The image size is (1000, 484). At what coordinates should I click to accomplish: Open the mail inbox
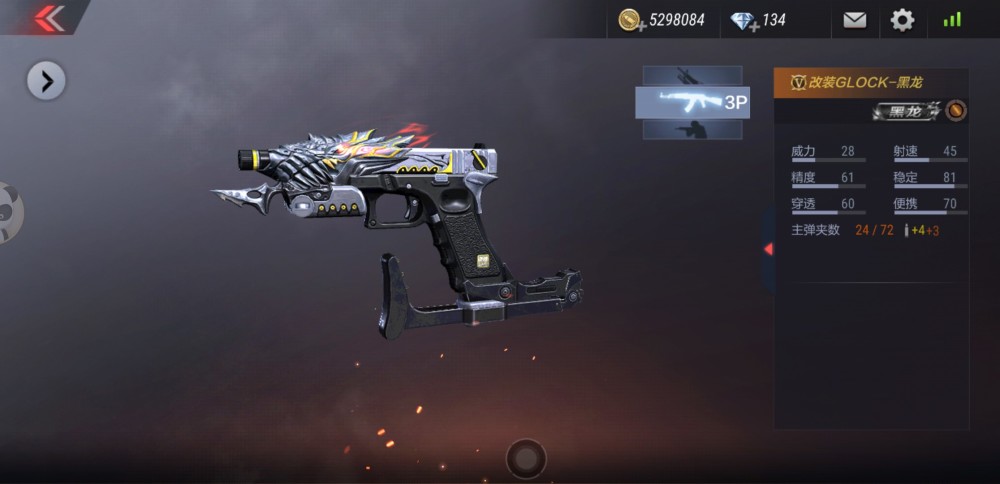pyautogui.click(x=854, y=20)
